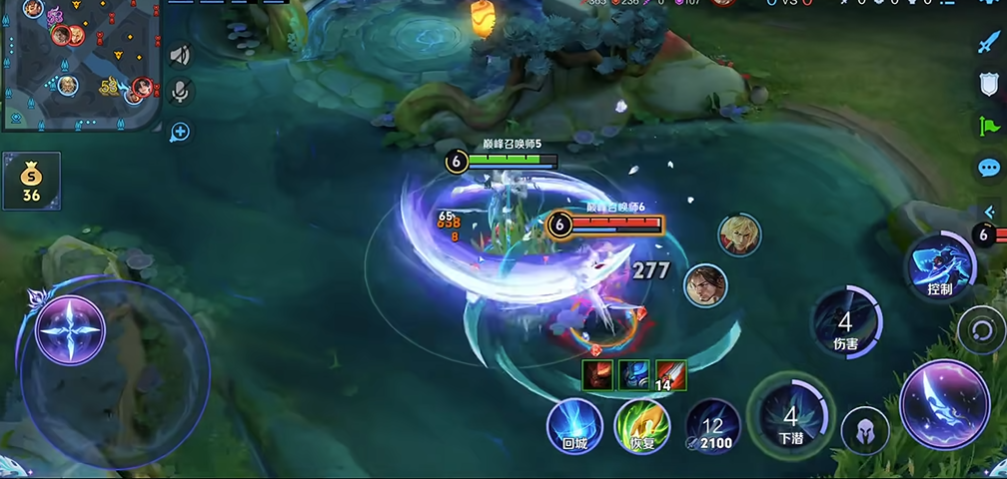Screen dimensions: 1007x479
Task: Tap the crescent basic attack button
Action: (x=944, y=403)
